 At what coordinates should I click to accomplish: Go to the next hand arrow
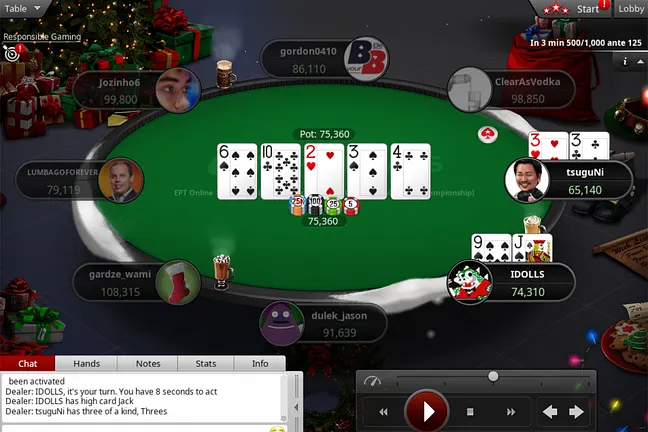click(576, 411)
